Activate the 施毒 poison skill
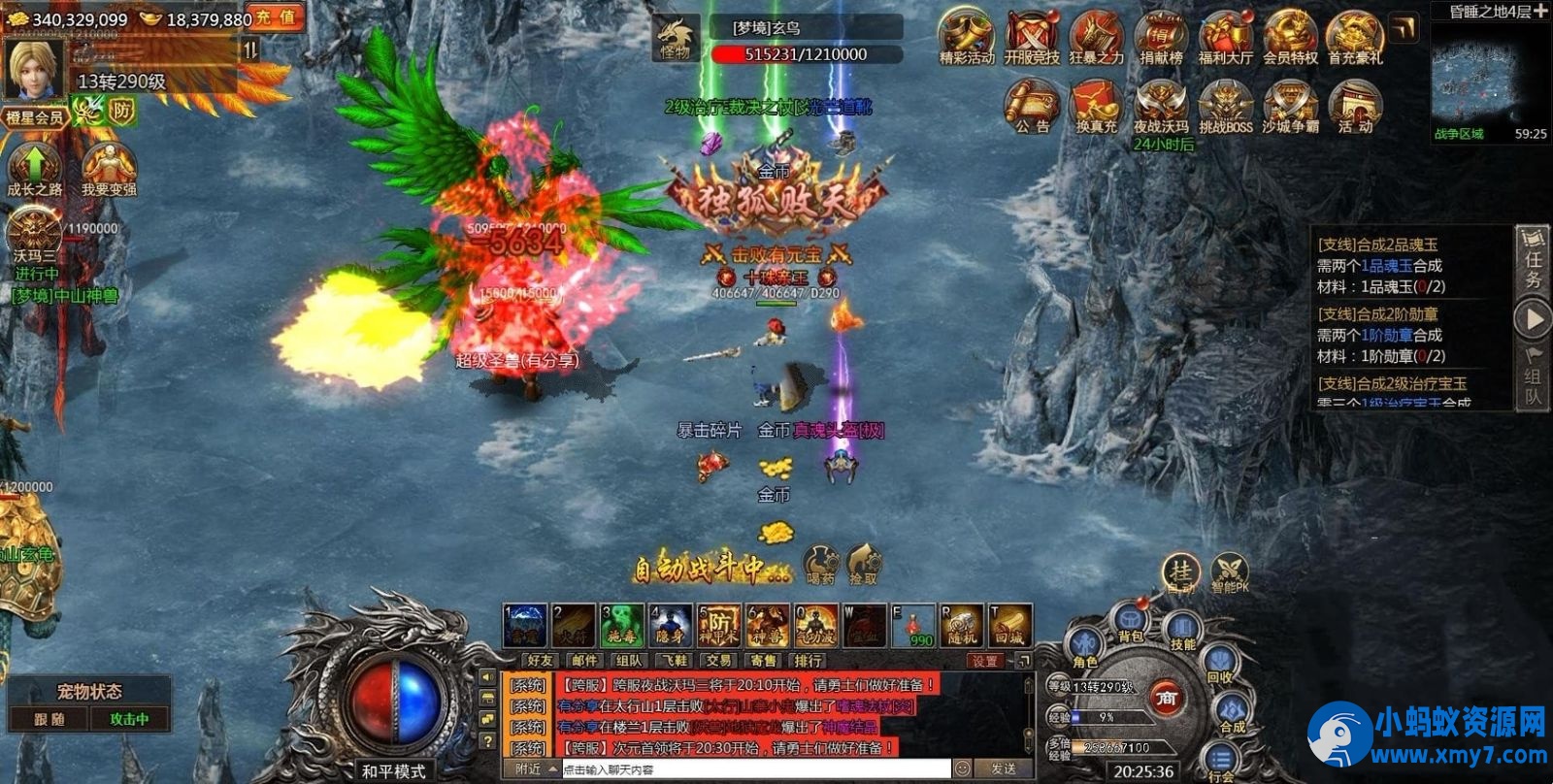This screenshot has width=1553, height=784. [621, 626]
